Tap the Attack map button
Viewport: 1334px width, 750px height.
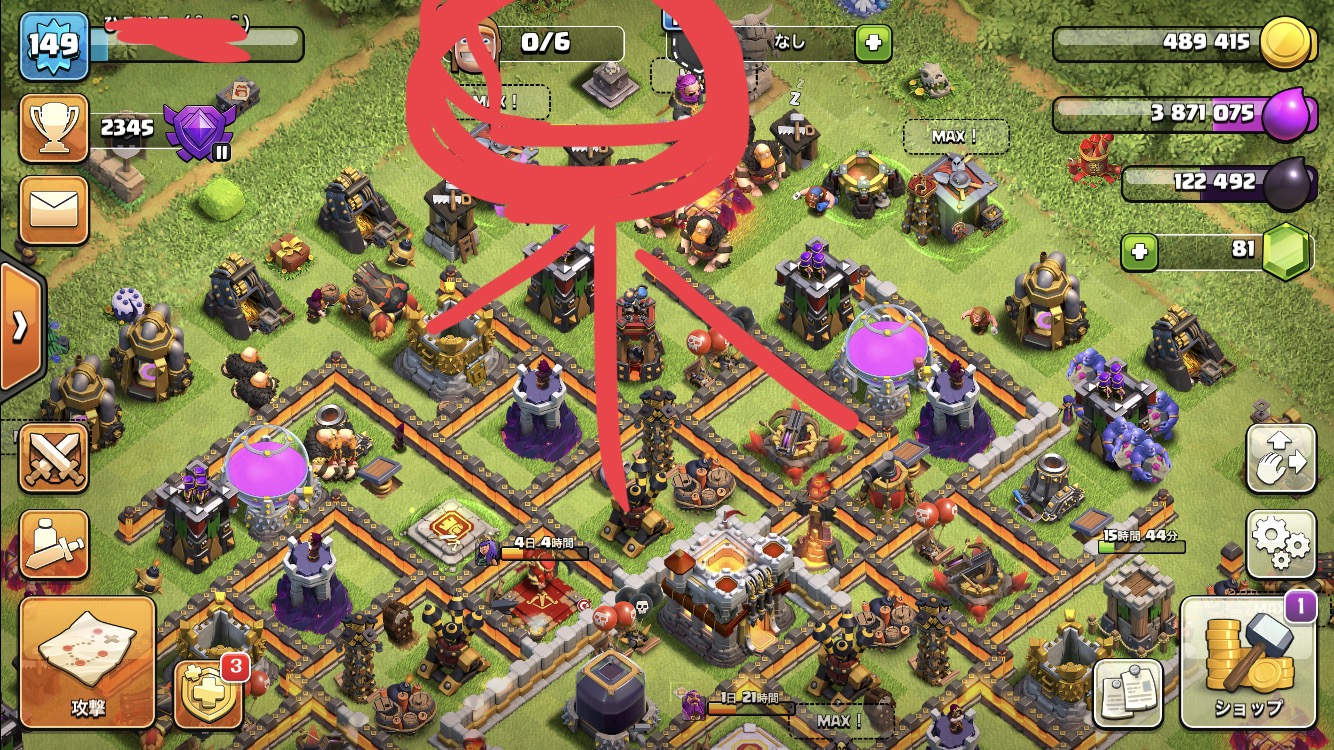pyautogui.click(x=87, y=661)
